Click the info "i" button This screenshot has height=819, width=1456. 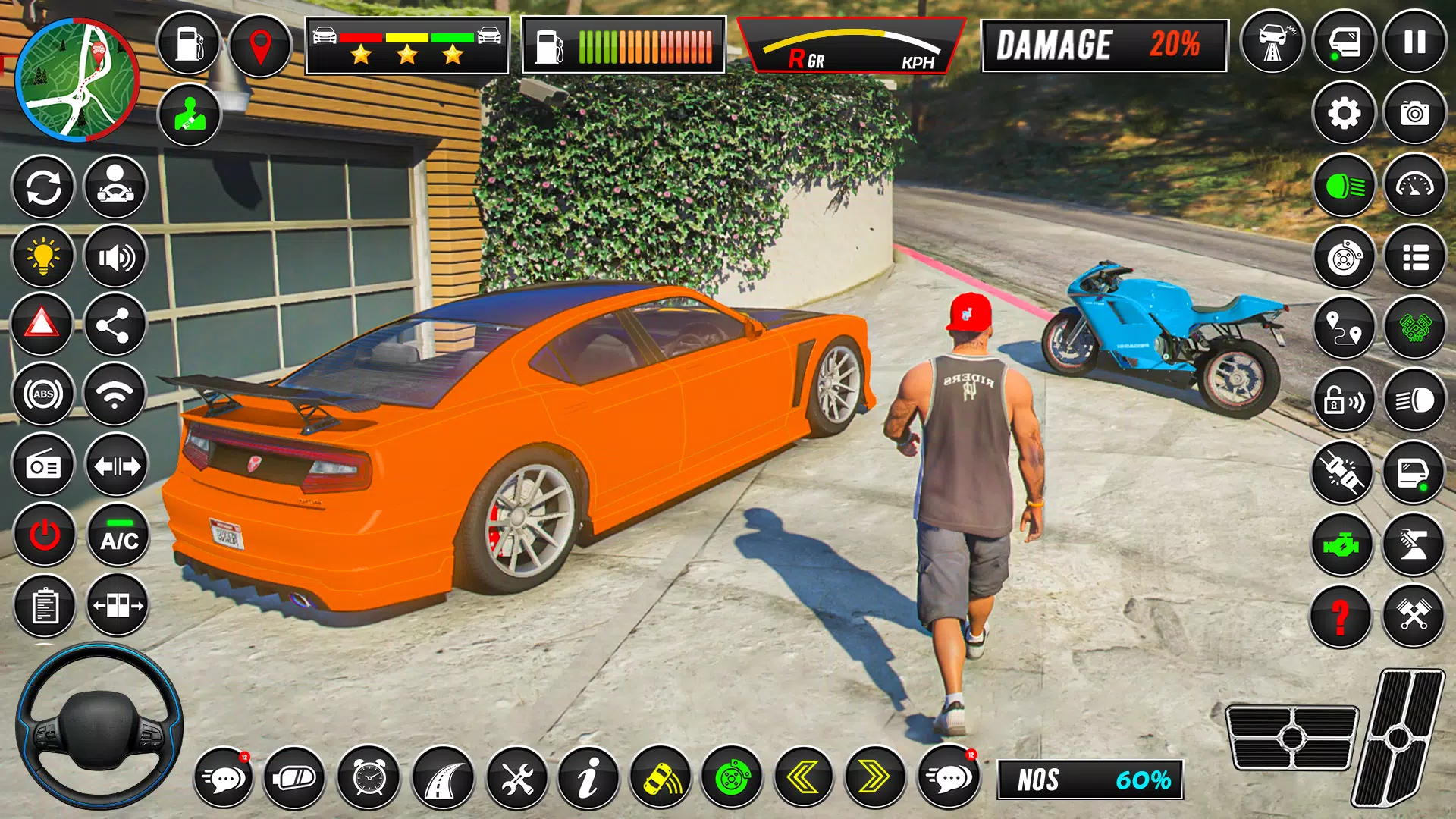click(588, 777)
